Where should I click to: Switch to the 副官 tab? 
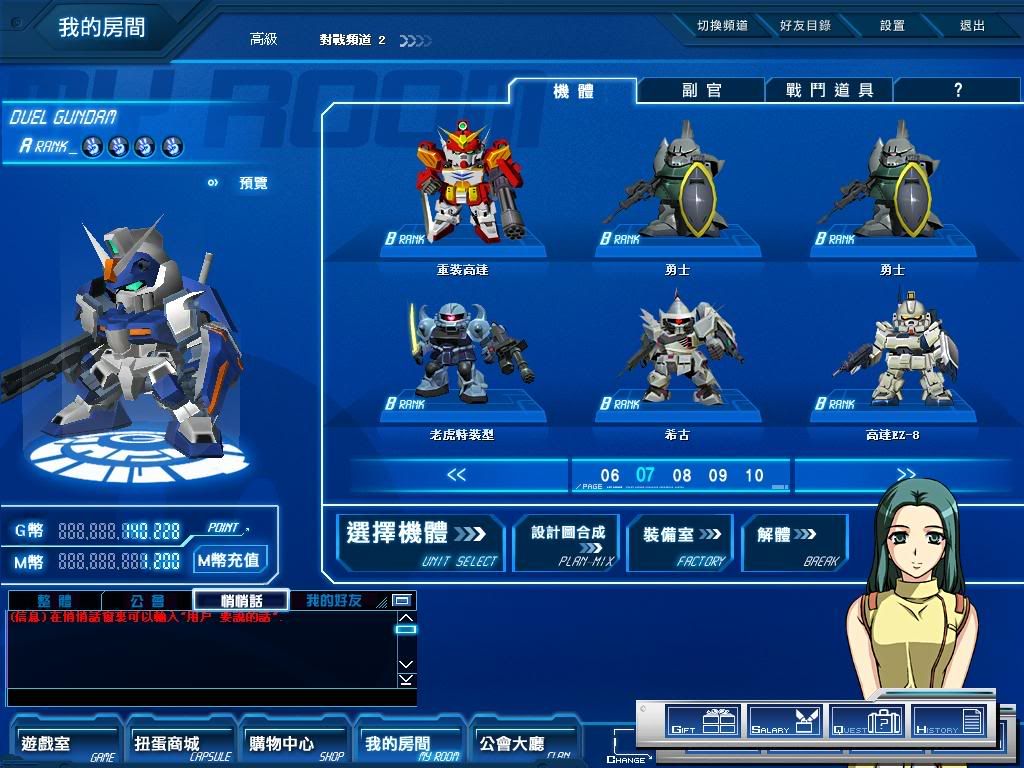(x=701, y=90)
